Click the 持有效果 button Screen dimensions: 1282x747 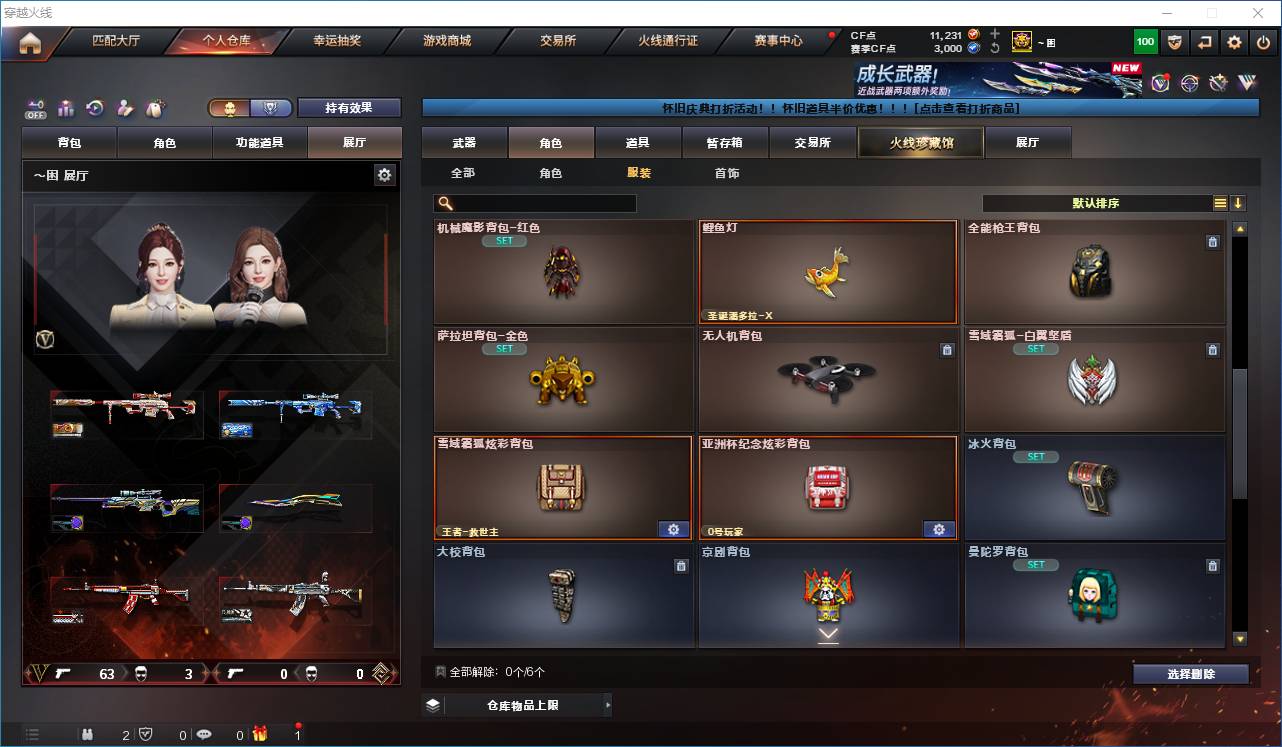coord(347,108)
